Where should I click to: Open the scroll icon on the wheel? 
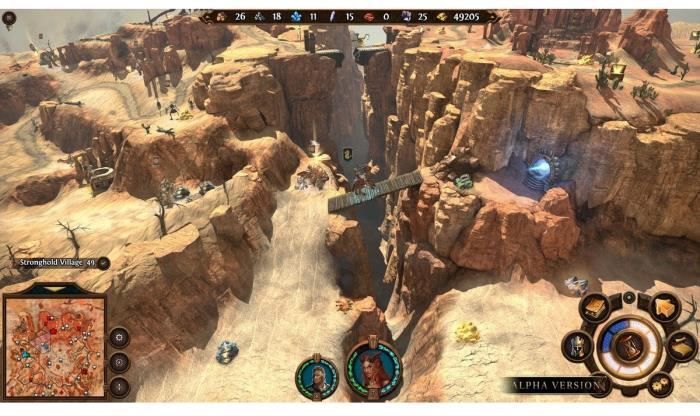(x=683, y=347)
